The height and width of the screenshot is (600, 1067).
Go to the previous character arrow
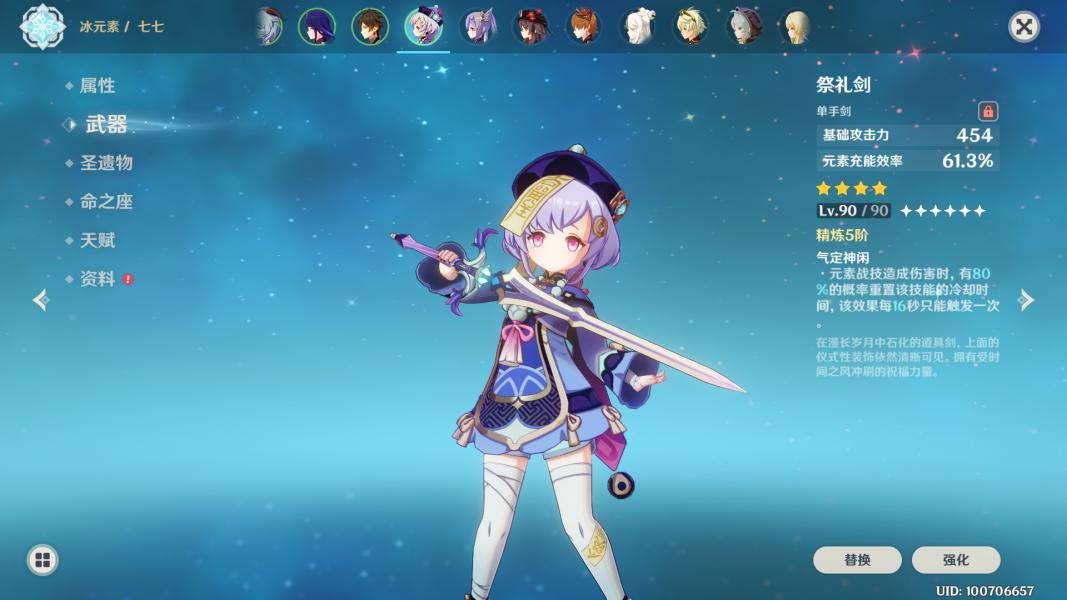pyautogui.click(x=41, y=300)
